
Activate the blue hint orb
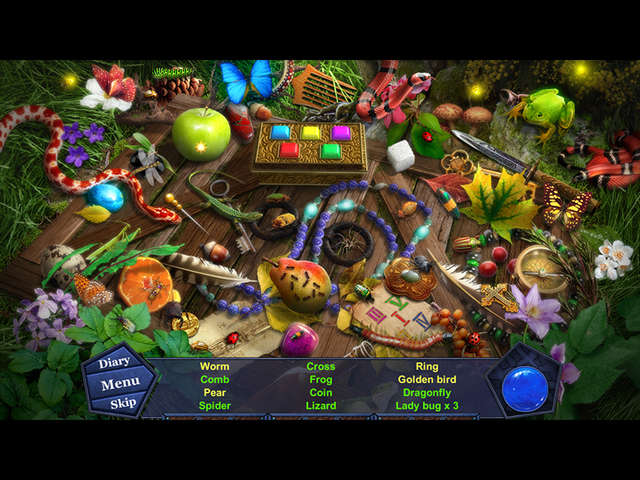[x=524, y=387]
